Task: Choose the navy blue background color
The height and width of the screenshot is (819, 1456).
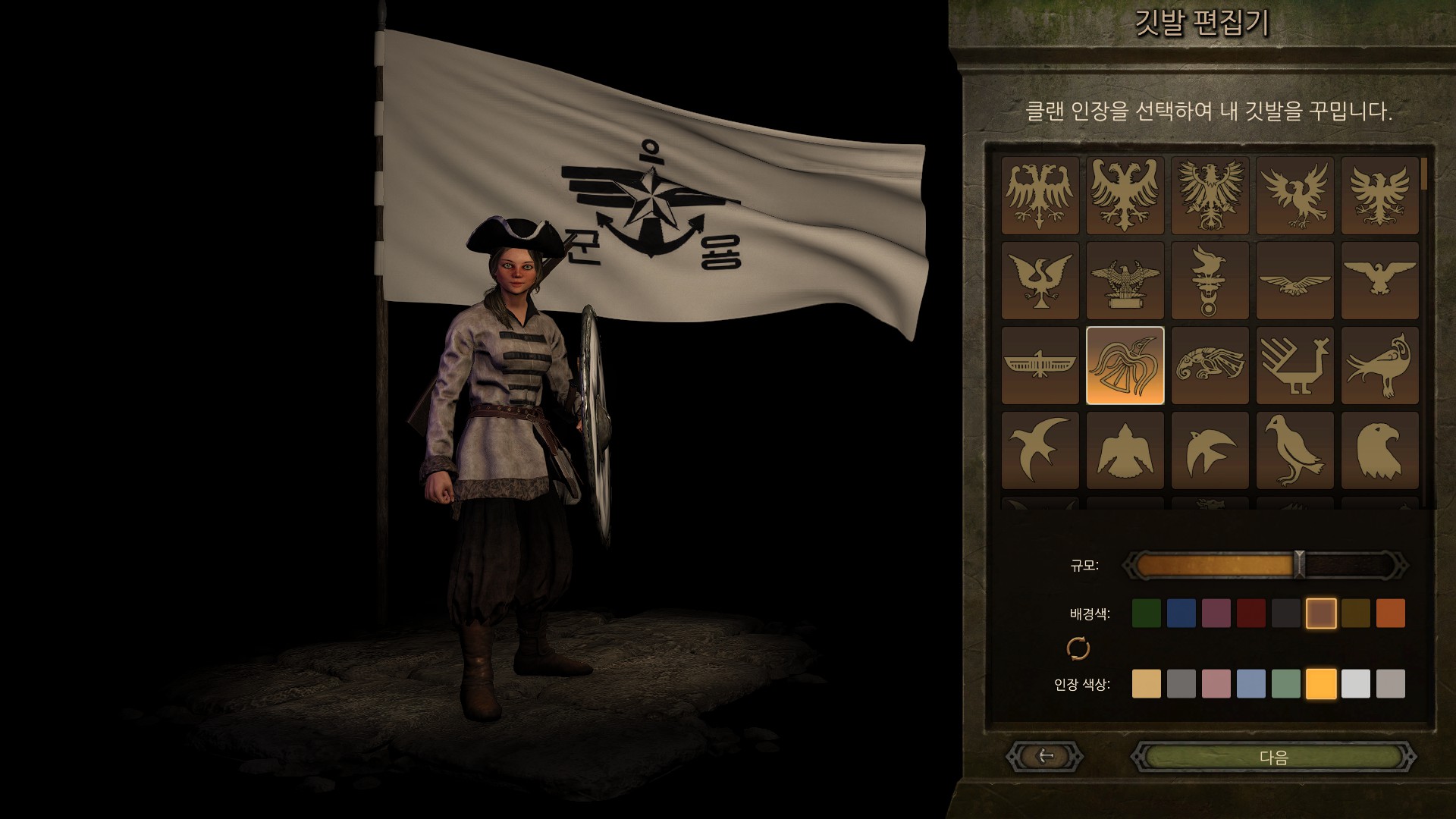Action: pyautogui.click(x=1181, y=613)
